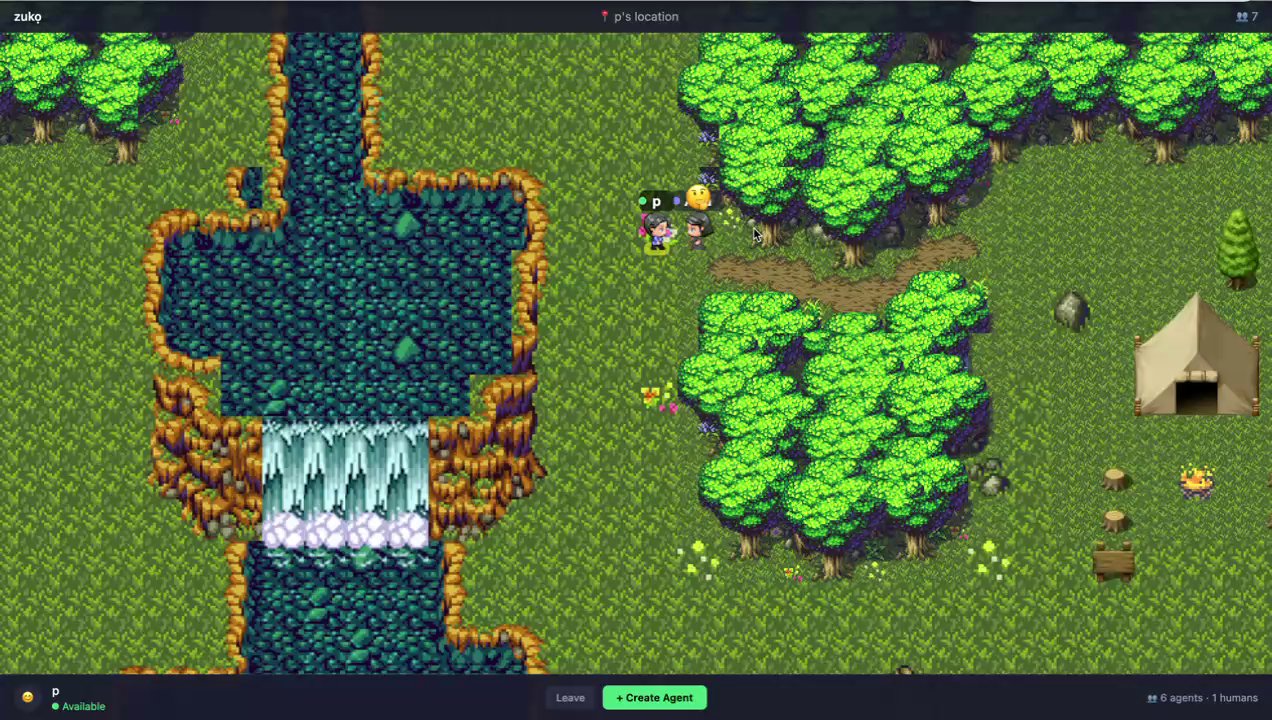Click the smiley avatar icon for player p

[x=27, y=698]
